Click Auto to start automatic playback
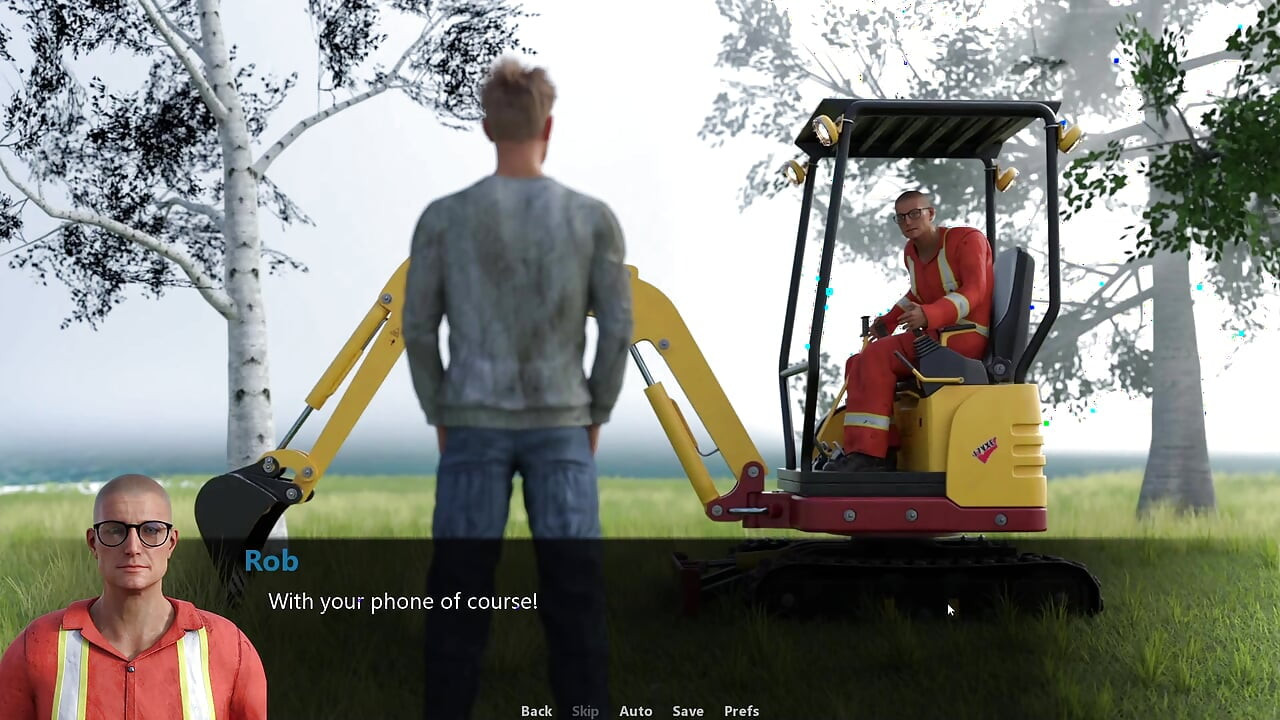 click(x=636, y=710)
